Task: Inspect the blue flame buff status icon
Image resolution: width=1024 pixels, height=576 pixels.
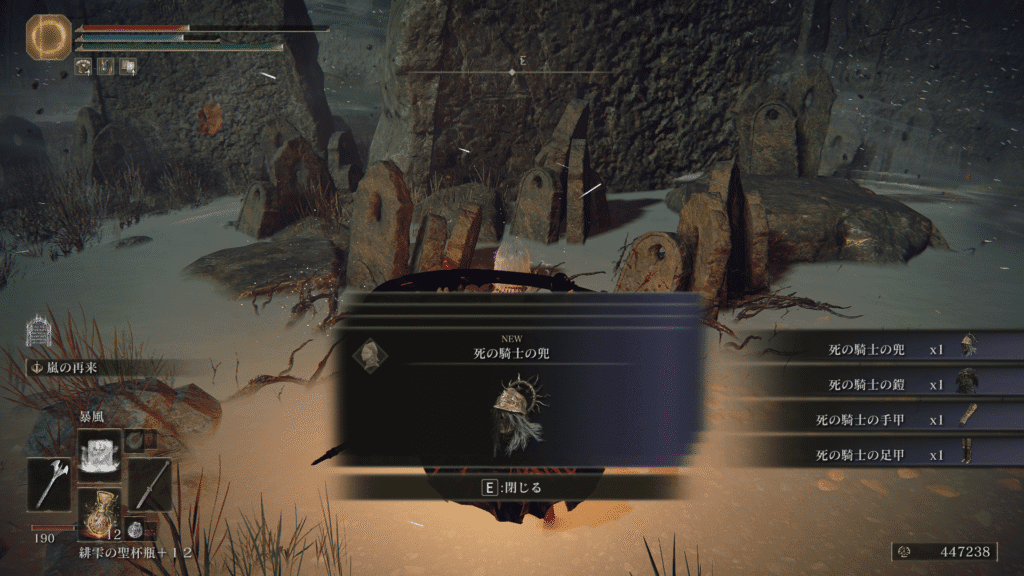Action: [106, 67]
